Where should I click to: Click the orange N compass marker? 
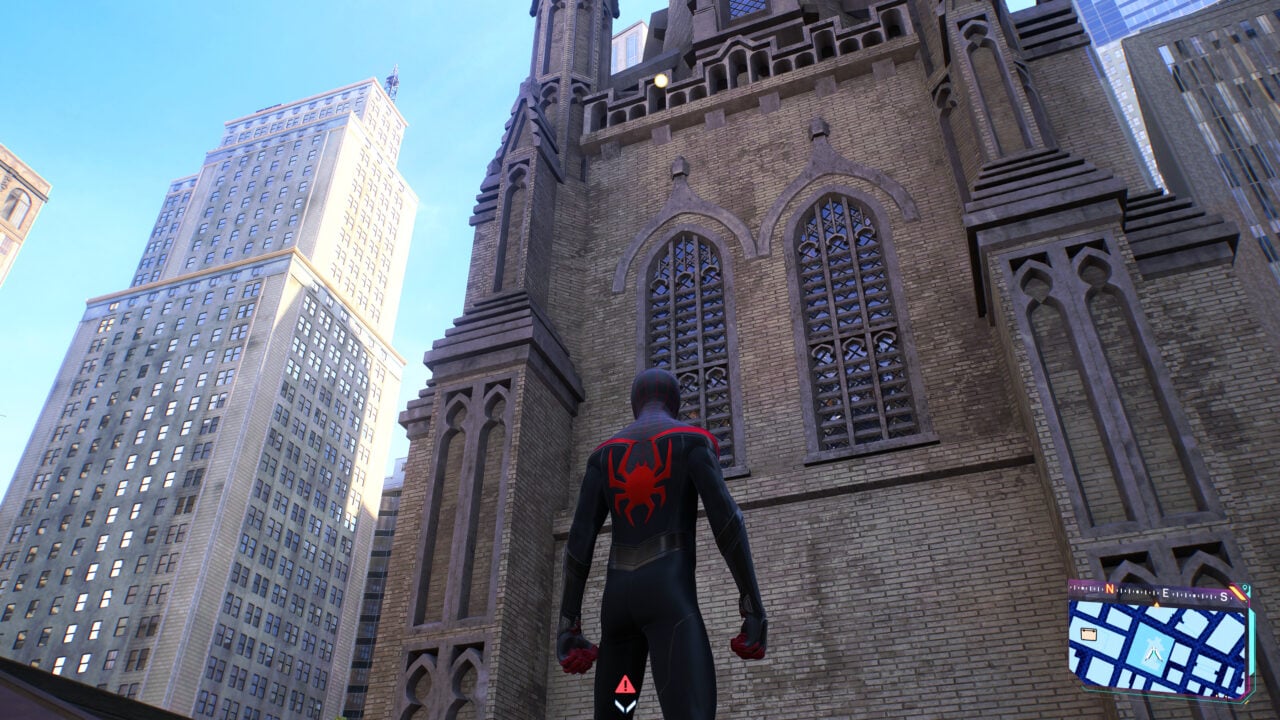pyautogui.click(x=1110, y=588)
